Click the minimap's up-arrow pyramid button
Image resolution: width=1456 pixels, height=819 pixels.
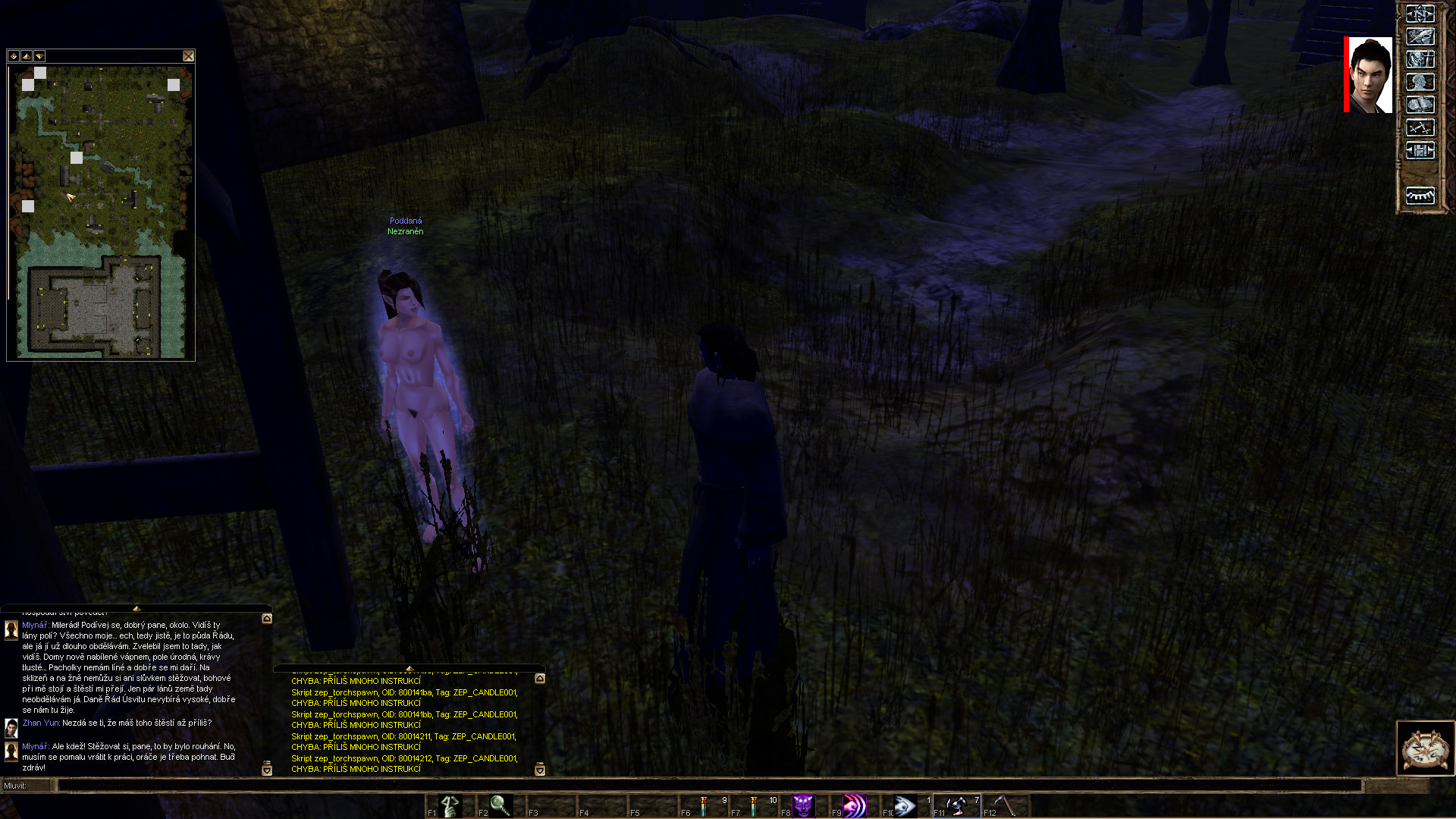27,56
